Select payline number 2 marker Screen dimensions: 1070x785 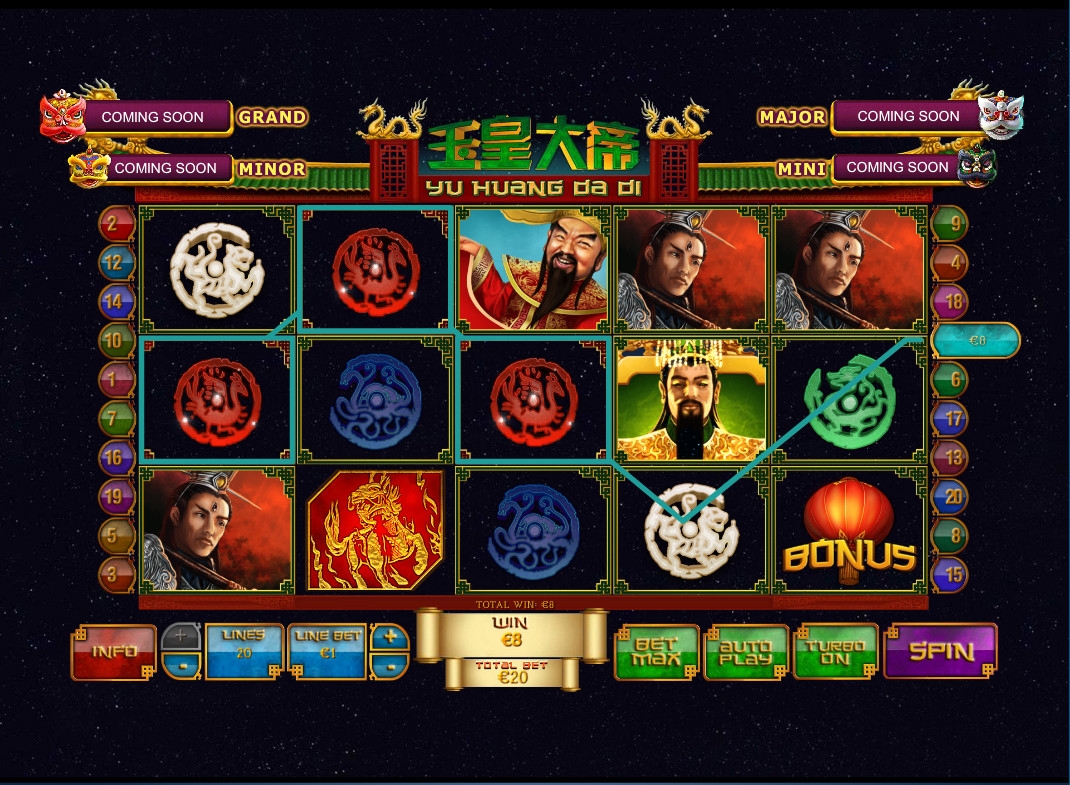tap(116, 223)
